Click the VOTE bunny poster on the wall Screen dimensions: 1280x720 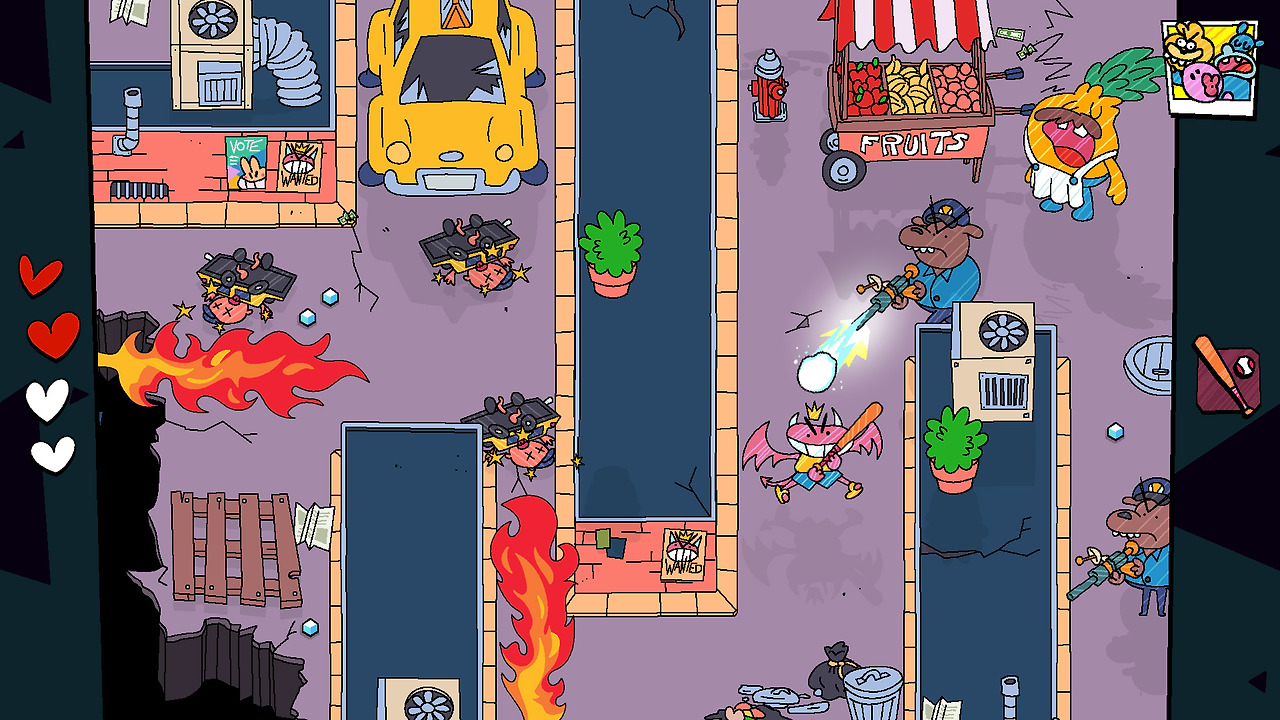click(x=248, y=160)
